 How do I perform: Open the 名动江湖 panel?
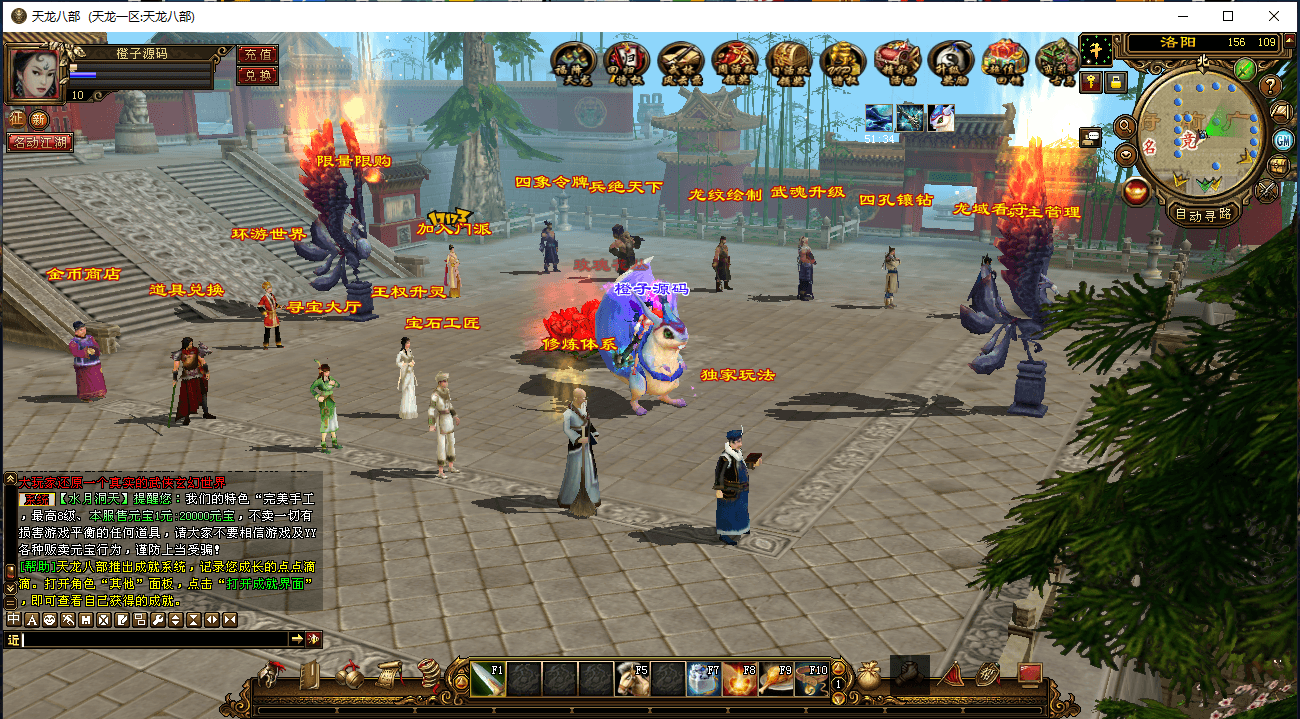point(39,143)
